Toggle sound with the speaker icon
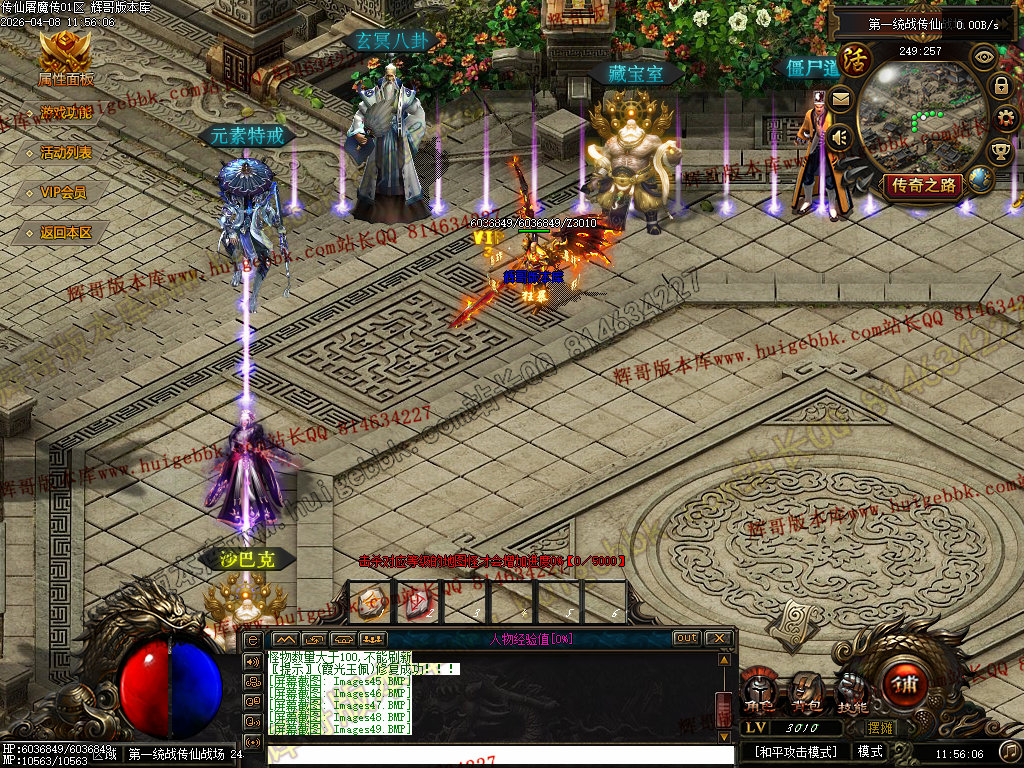1024x768 pixels. point(840,136)
